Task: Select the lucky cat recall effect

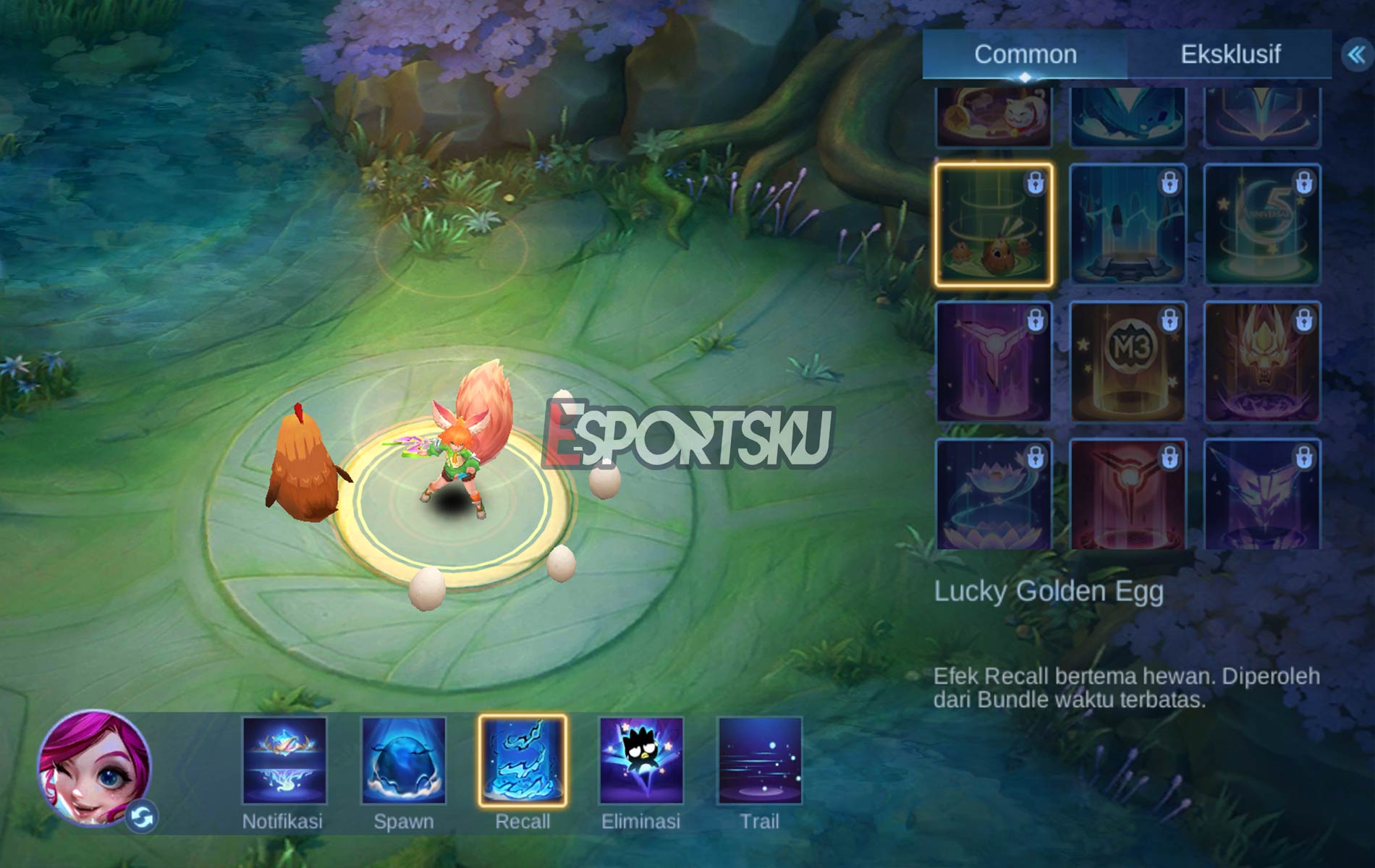Action: [x=996, y=116]
